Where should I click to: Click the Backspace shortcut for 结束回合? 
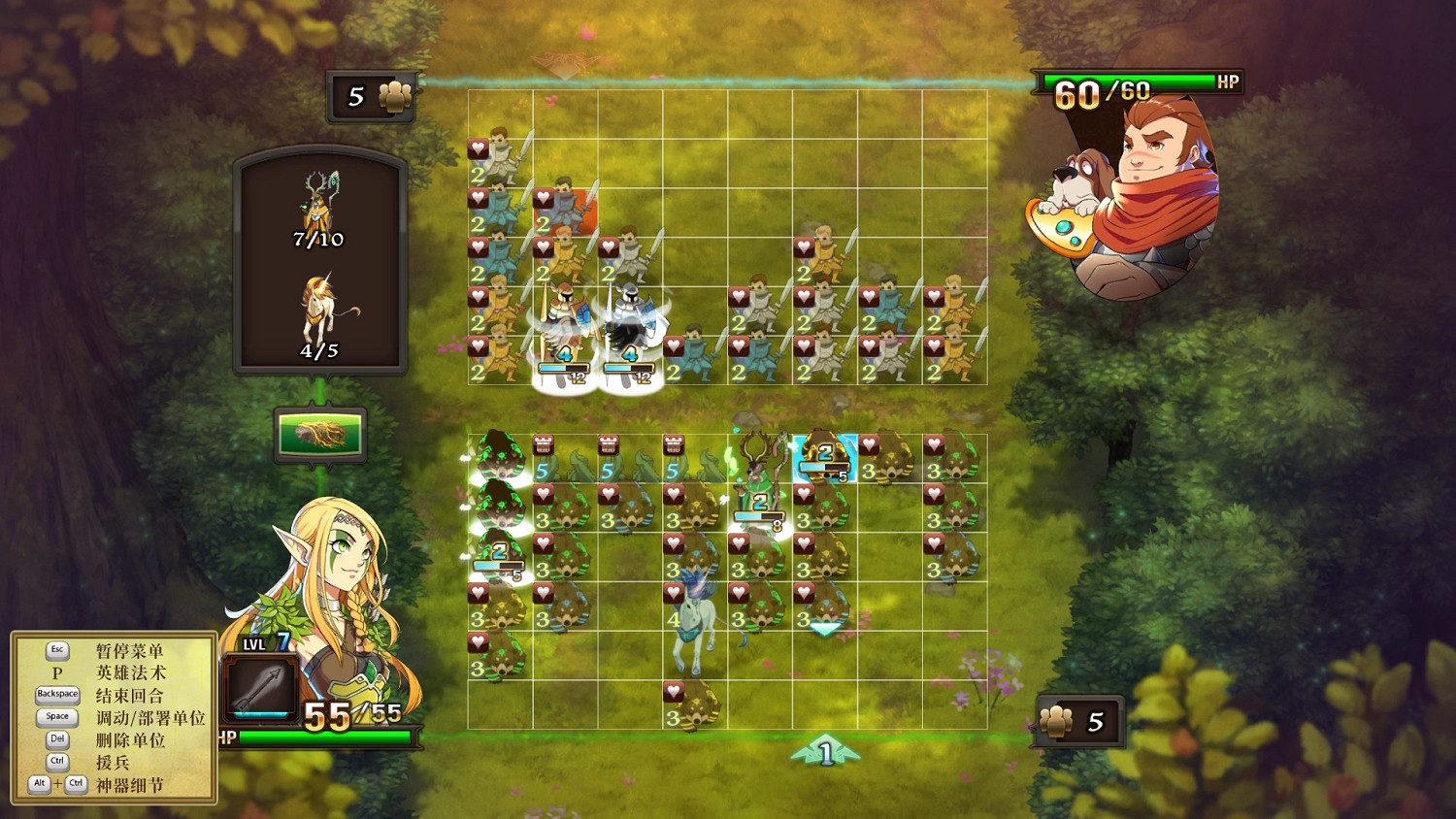tap(56, 695)
